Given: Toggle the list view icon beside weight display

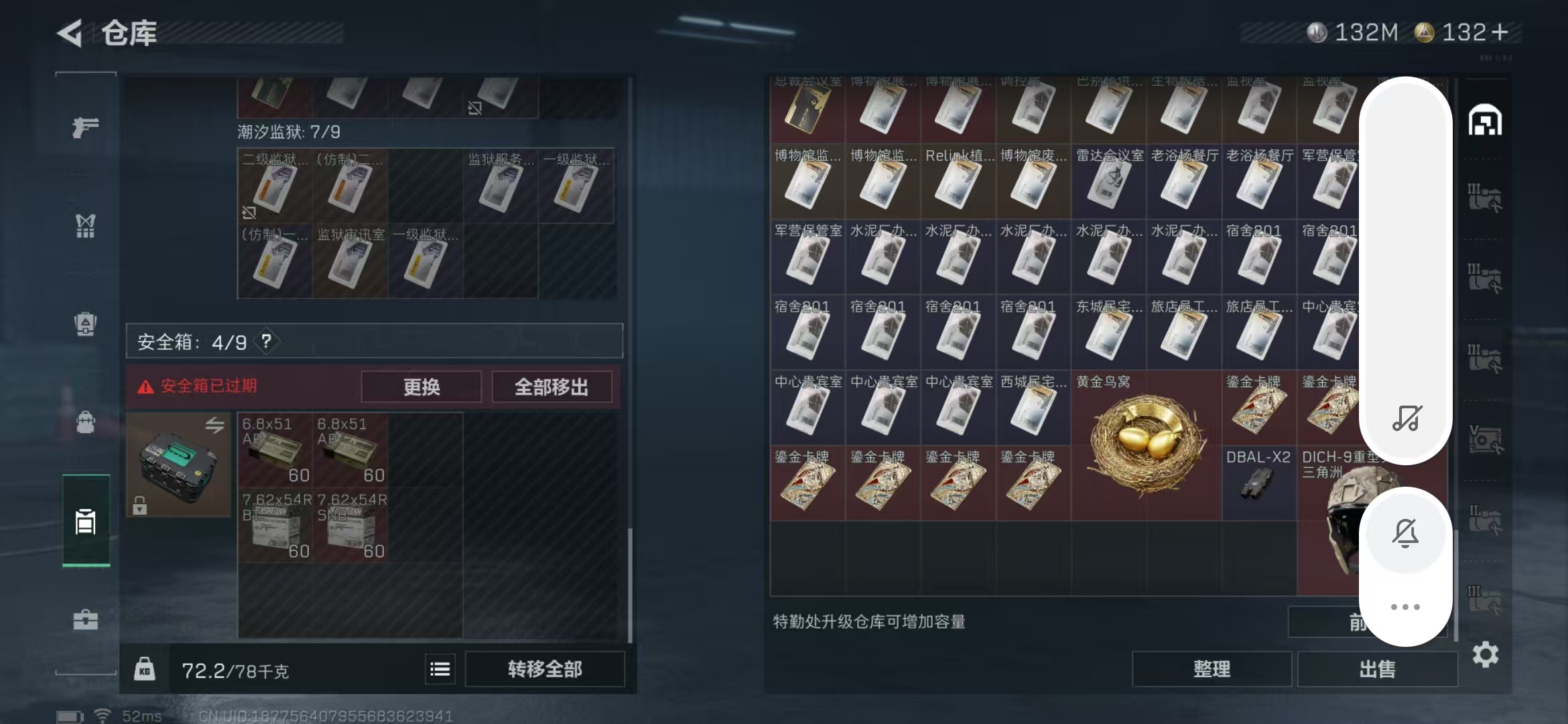Looking at the screenshot, I should coord(440,668).
